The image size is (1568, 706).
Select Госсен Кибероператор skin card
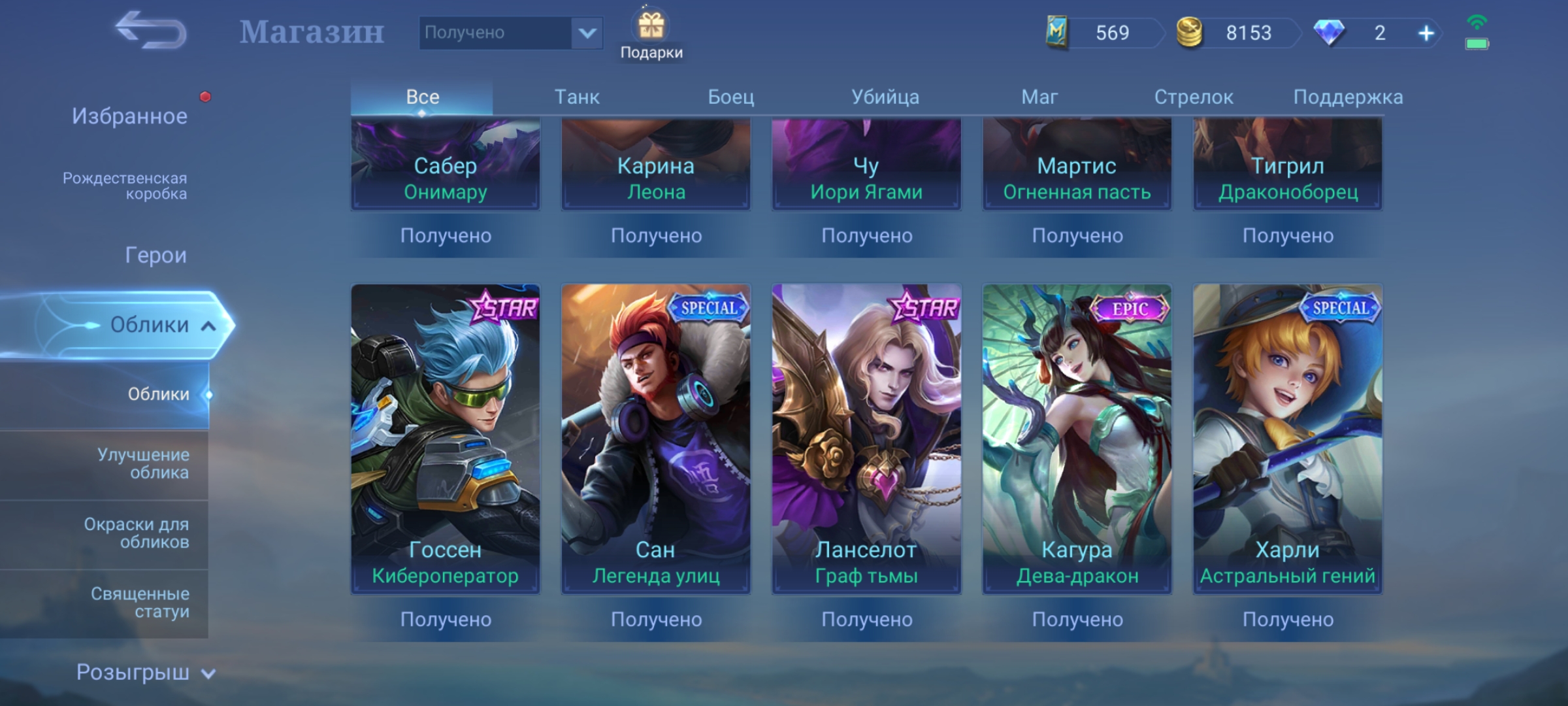tap(445, 438)
